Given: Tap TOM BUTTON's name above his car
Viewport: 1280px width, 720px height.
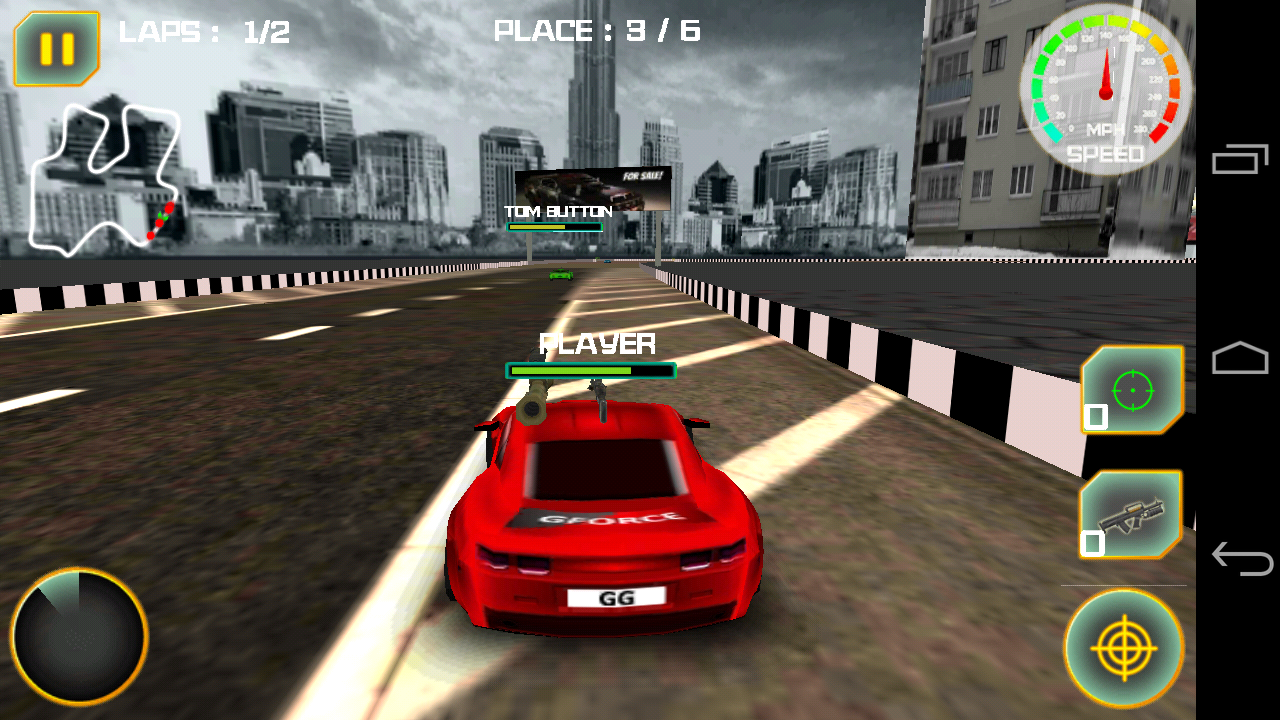Looking at the screenshot, I should 558,211.
